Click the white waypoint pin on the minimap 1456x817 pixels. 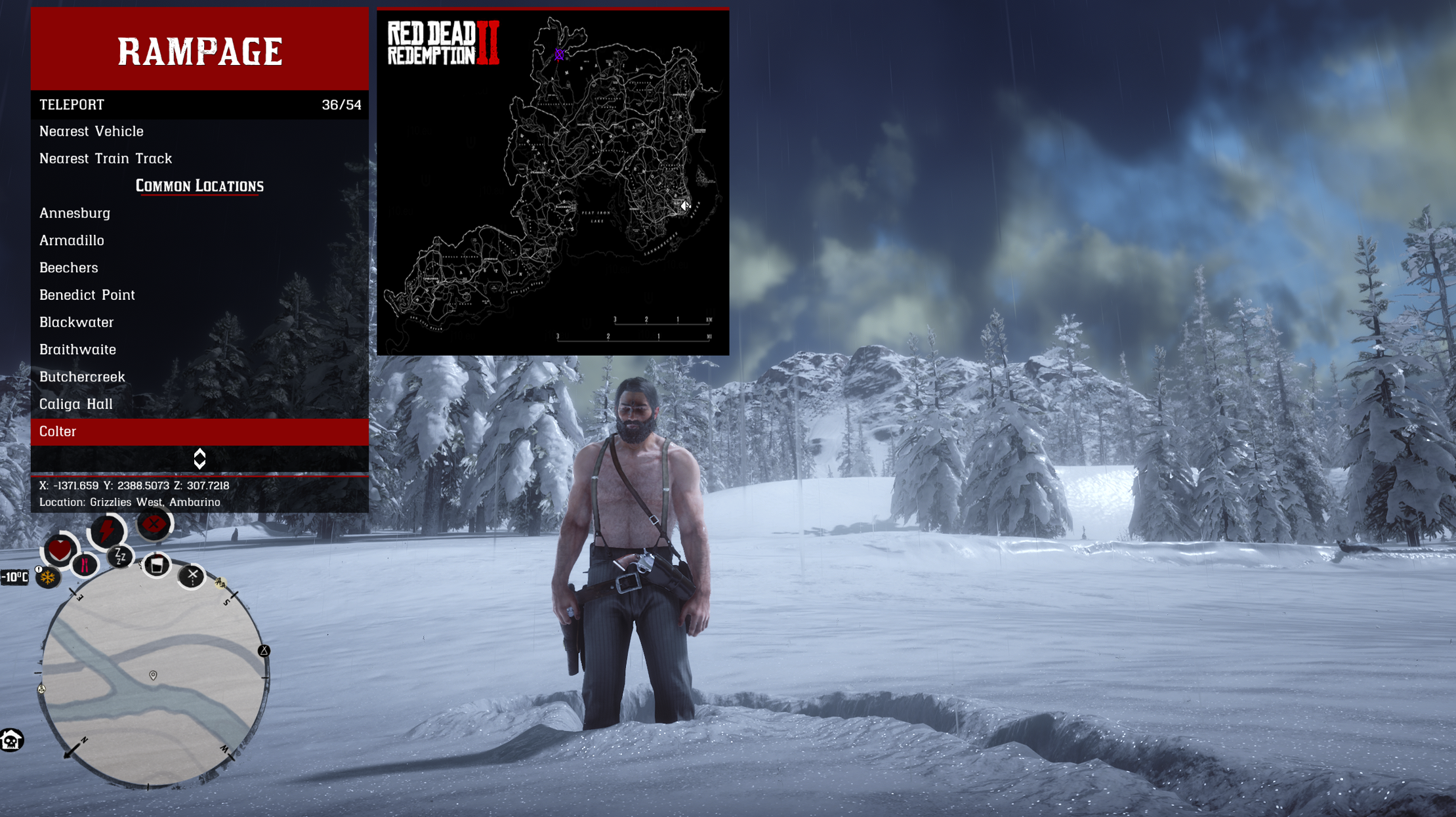[153, 675]
